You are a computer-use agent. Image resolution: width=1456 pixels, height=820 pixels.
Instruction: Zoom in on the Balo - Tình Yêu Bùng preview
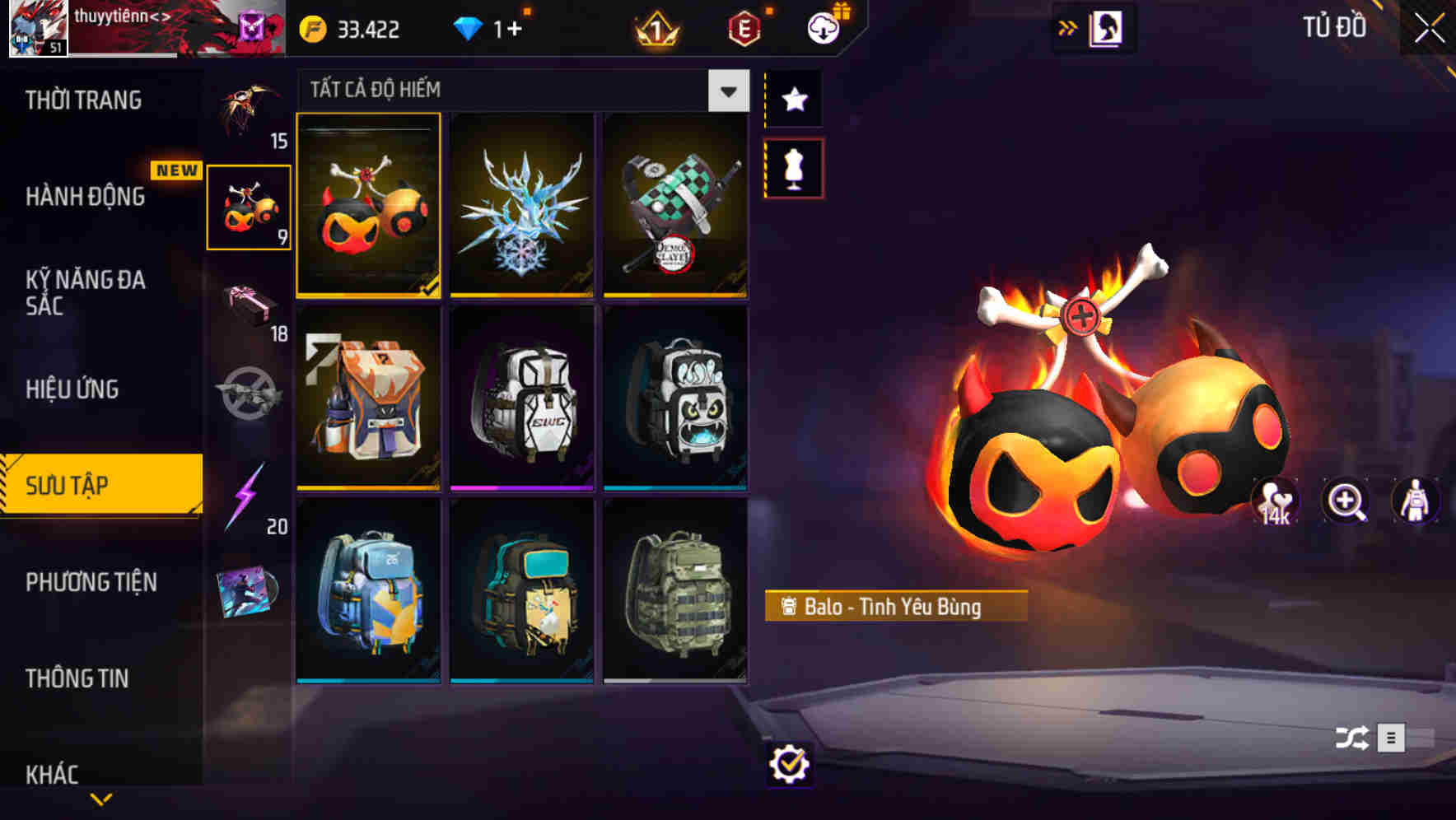tap(1346, 502)
